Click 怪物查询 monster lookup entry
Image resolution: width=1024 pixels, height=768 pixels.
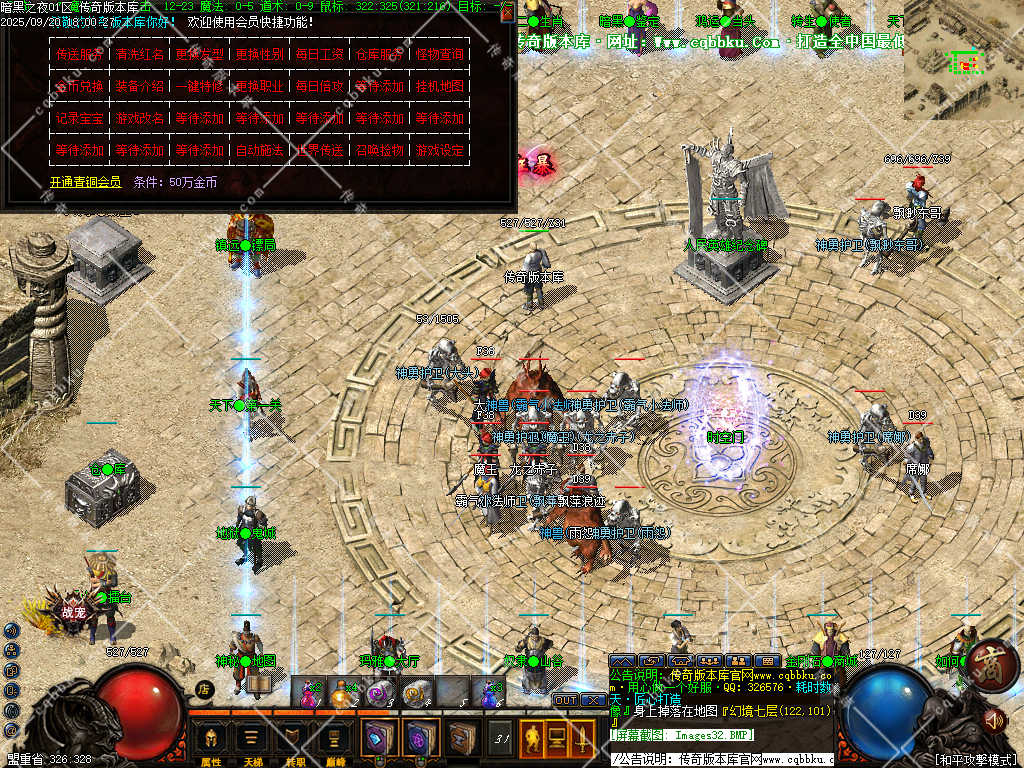pos(439,54)
